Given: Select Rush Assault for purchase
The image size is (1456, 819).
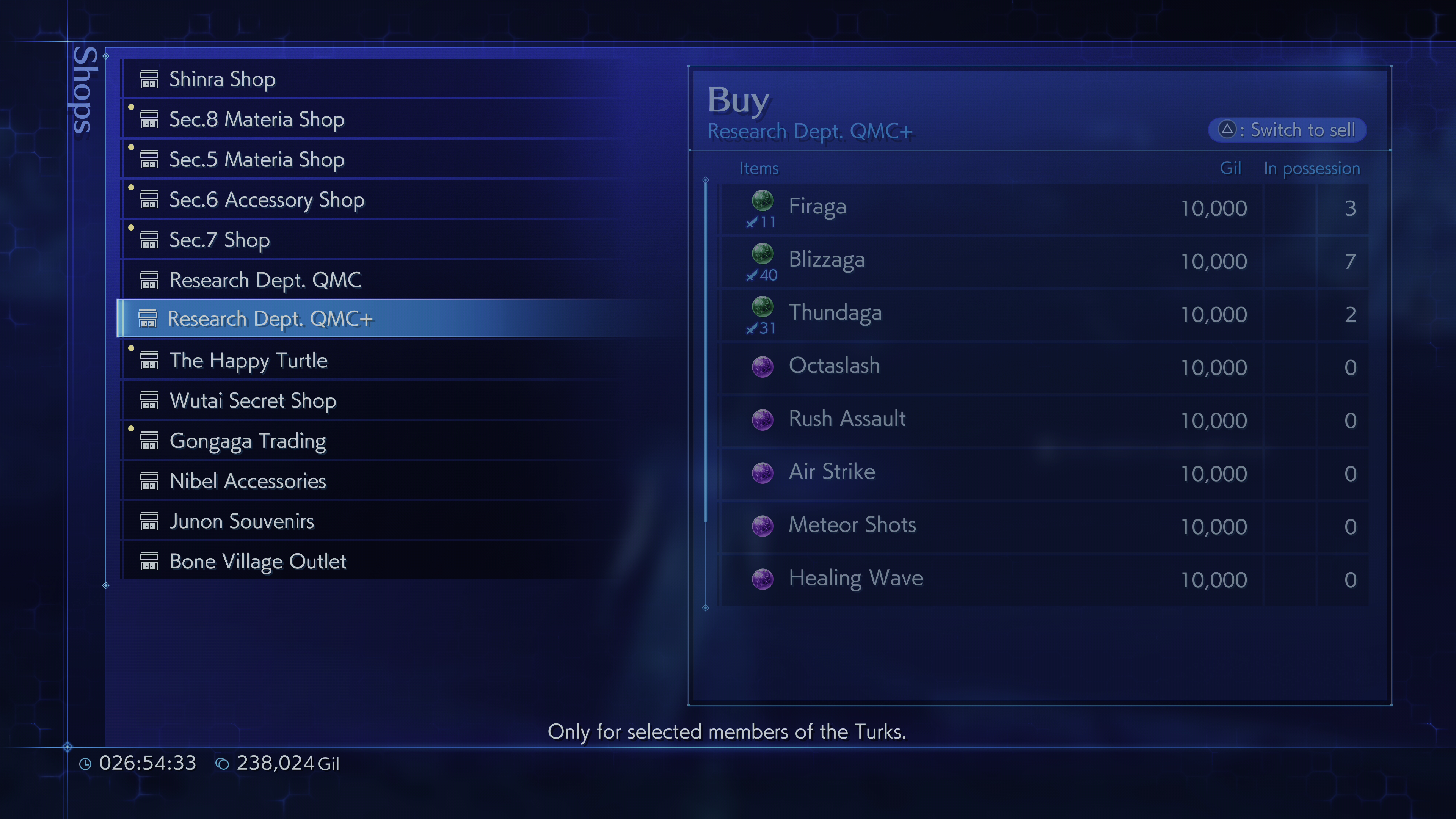Looking at the screenshot, I should point(847,419).
